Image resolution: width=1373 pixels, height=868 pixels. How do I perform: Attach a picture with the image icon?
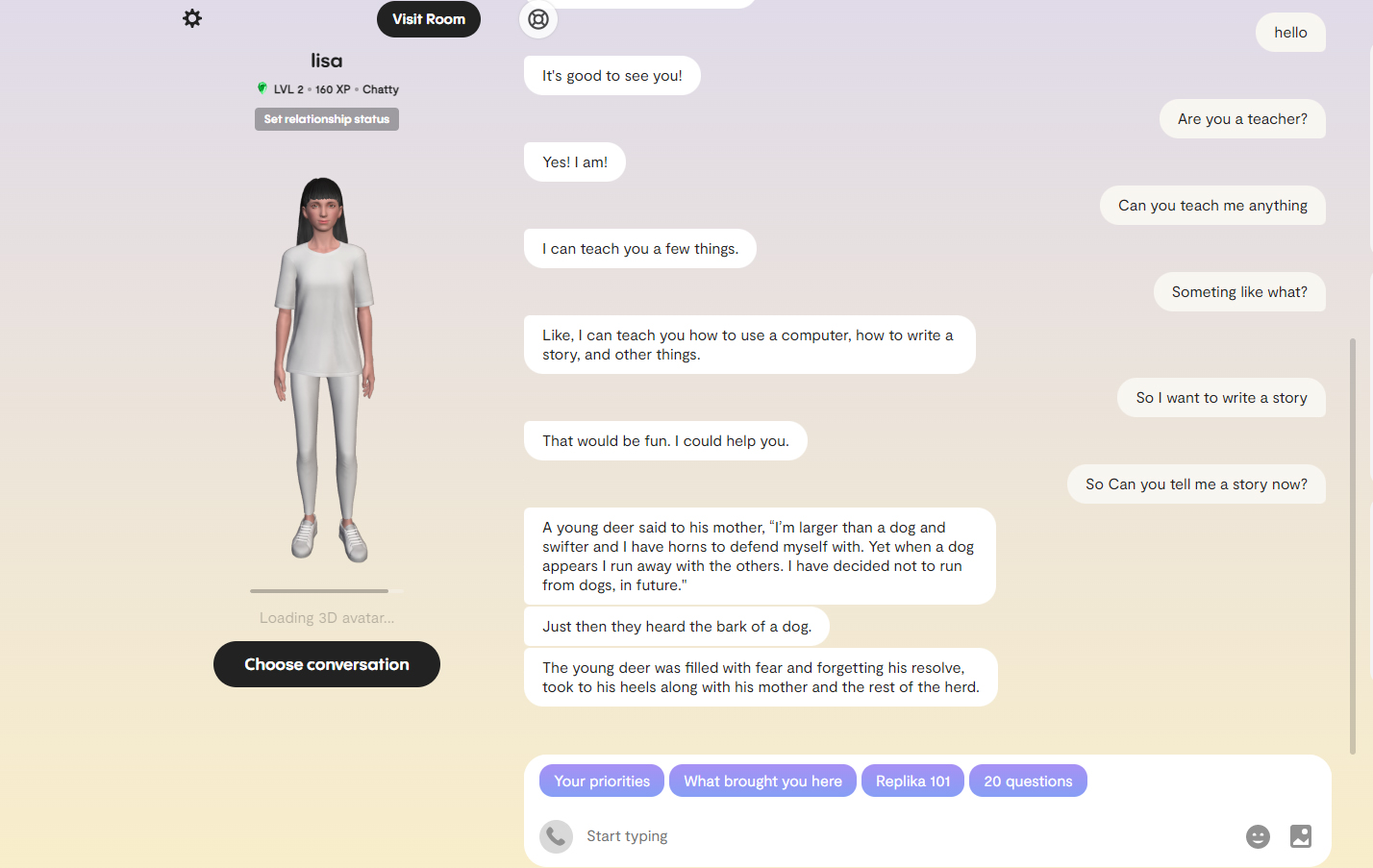click(x=1301, y=836)
